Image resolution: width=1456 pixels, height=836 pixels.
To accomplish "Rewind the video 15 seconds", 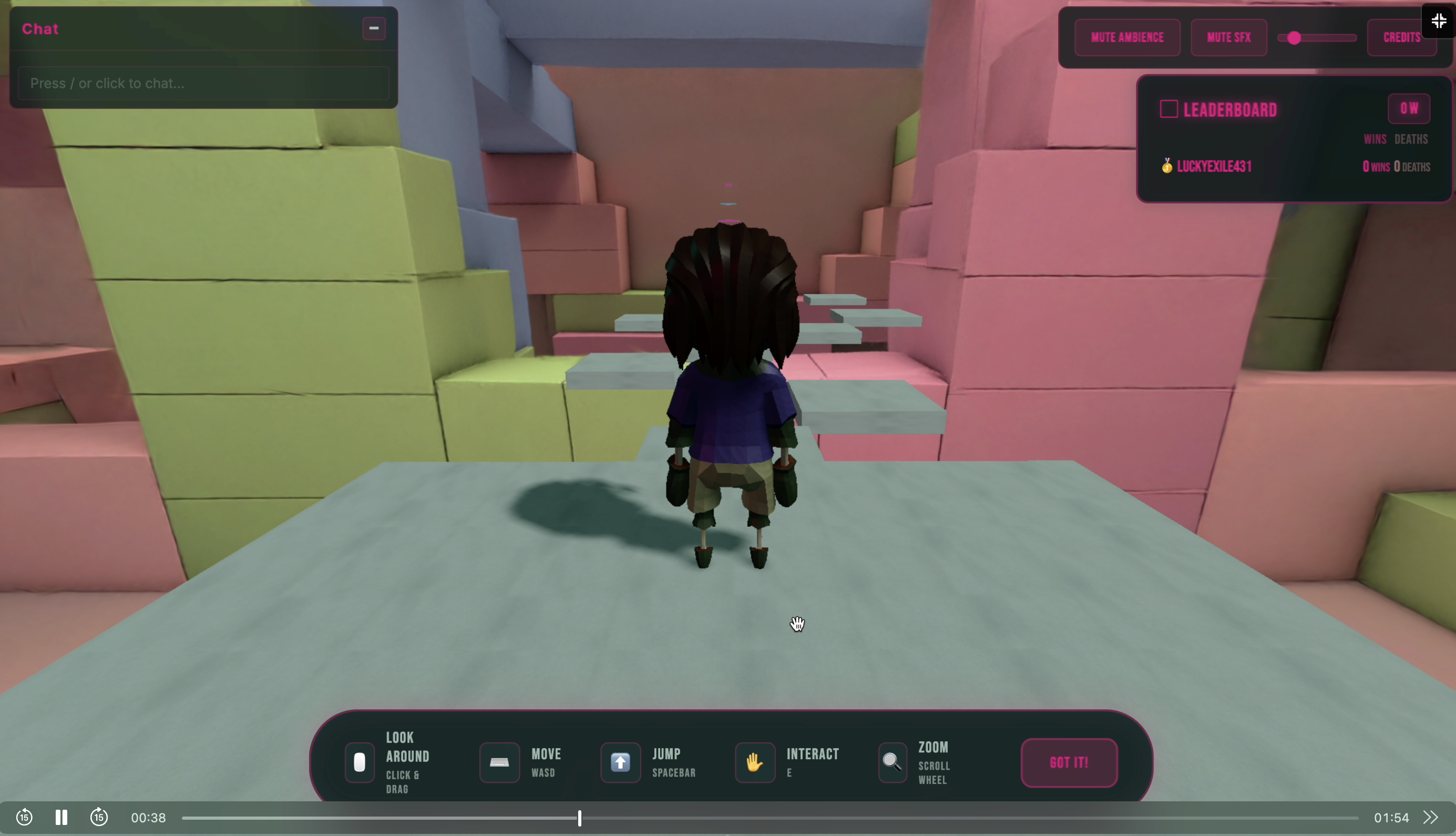I will [24, 817].
